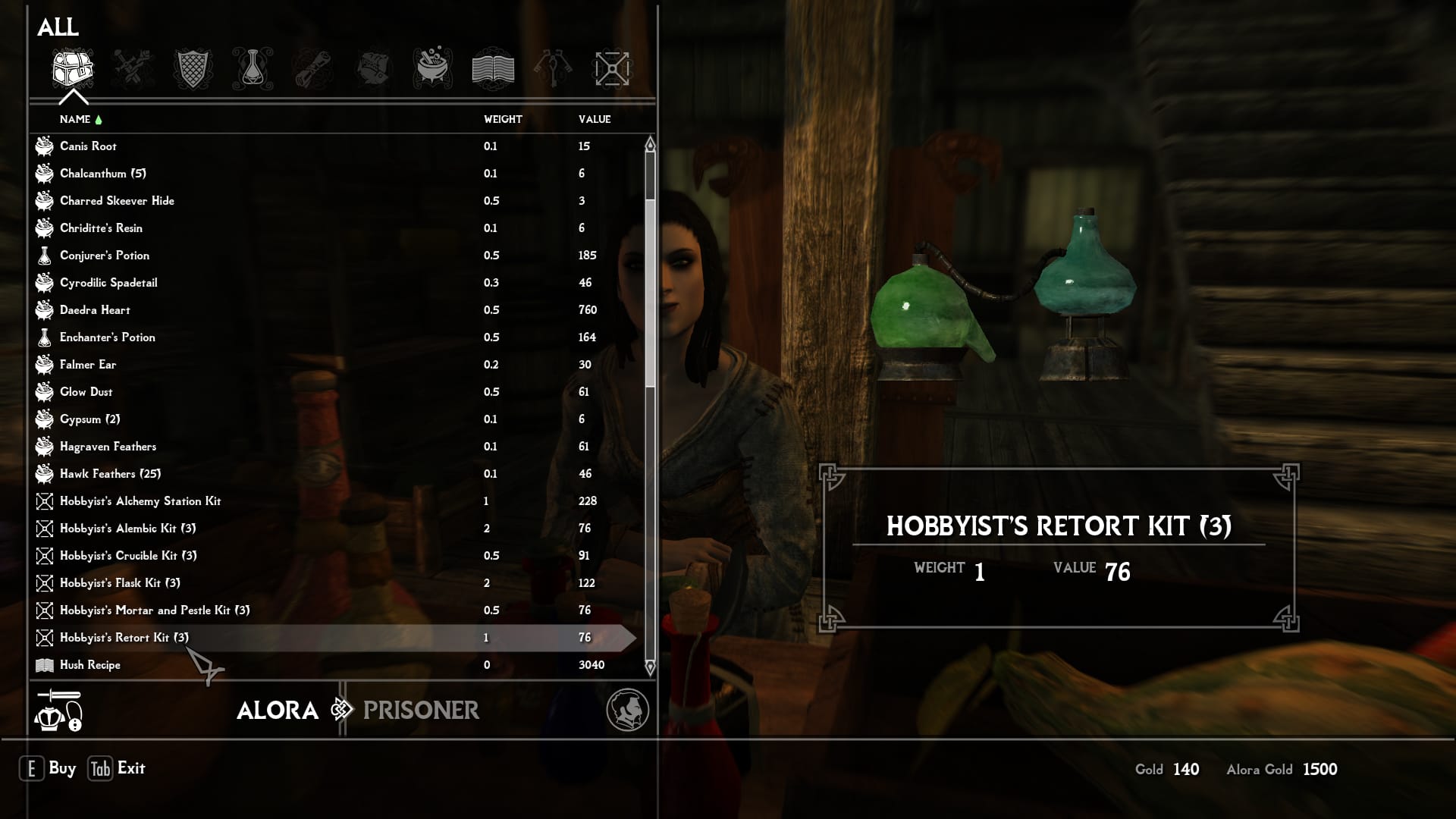Screen dimensions: 1456x819
Task: Select the Hush Recipe entry
Action: click(90, 665)
